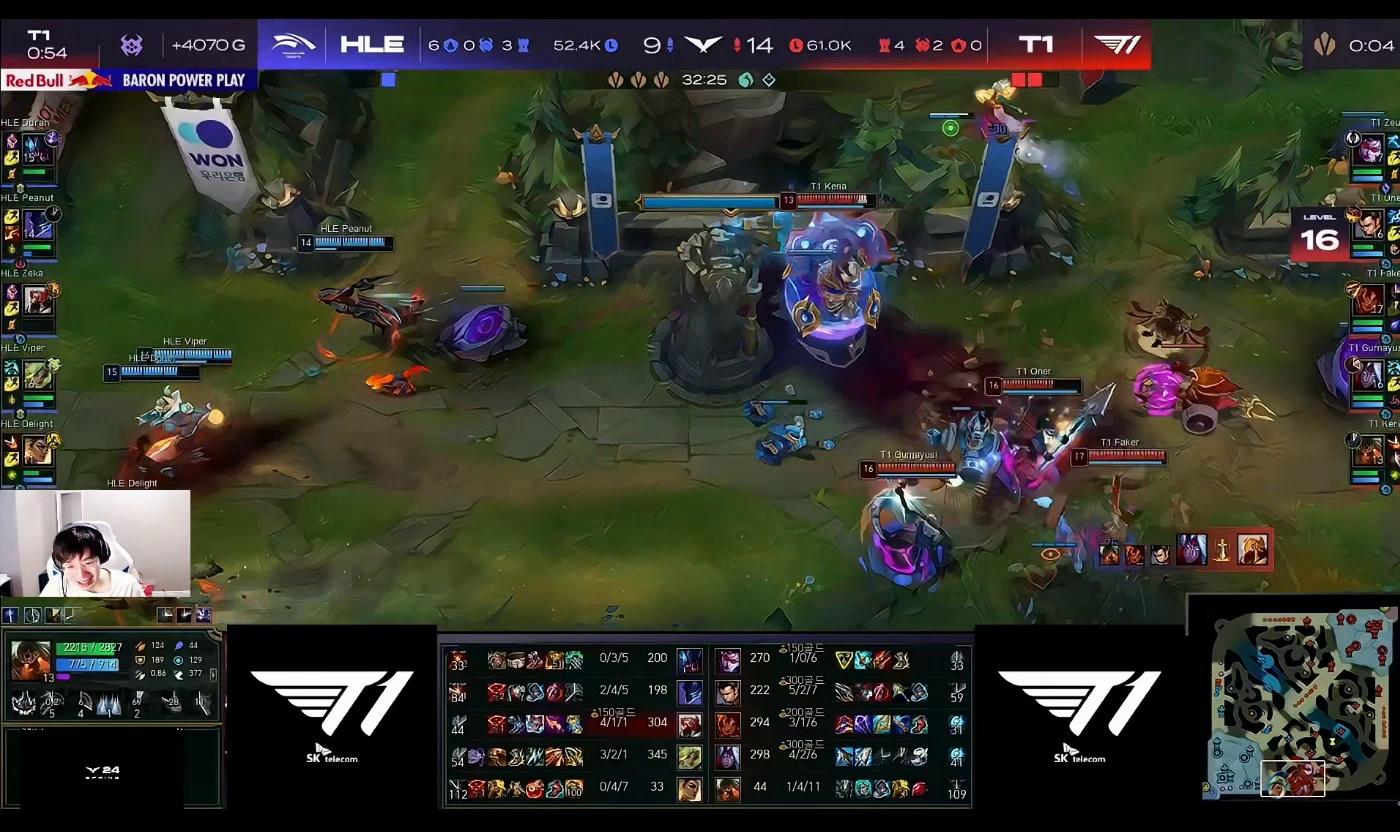
Task: Select the 1/4/11 player's champion portrait on the scoreboard
Action: [728, 788]
